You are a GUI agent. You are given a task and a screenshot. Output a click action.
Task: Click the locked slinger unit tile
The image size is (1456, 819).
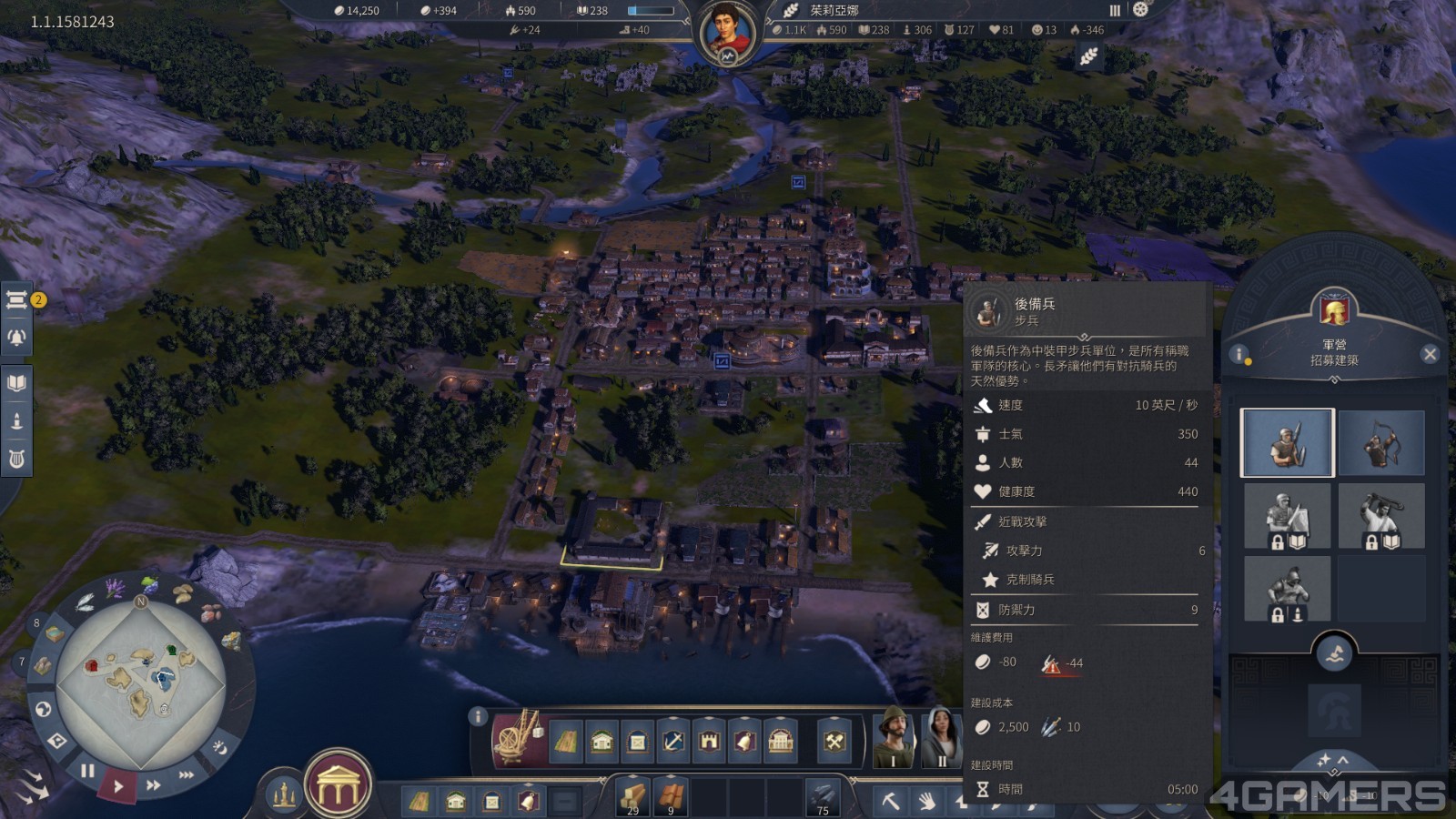point(1381,516)
